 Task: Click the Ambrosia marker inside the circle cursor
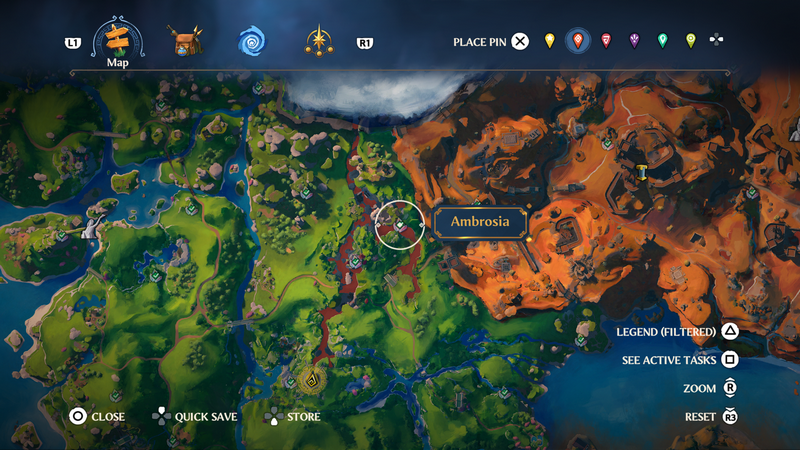pyautogui.click(x=399, y=226)
